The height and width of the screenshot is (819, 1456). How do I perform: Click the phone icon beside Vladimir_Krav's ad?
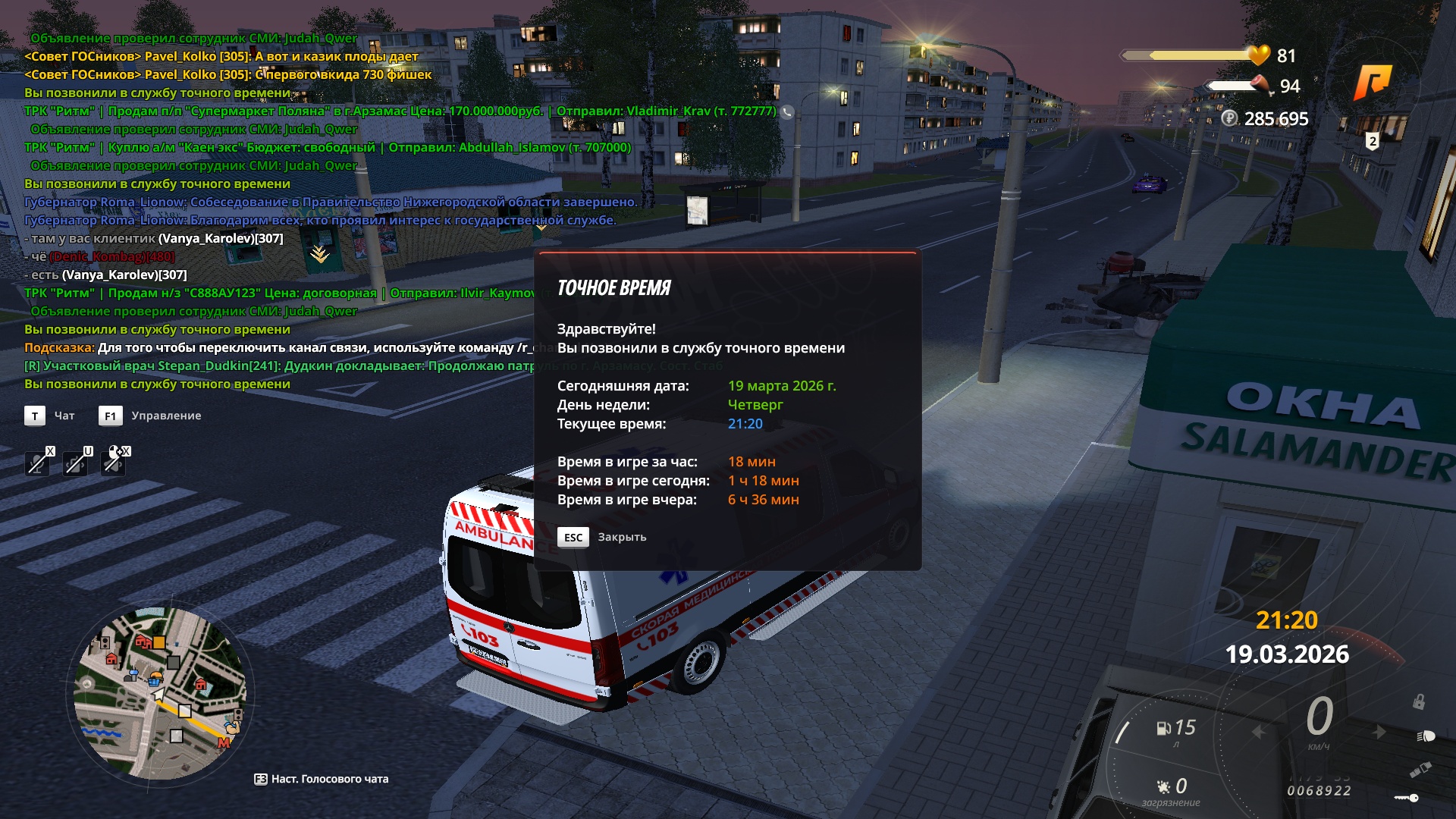click(x=788, y=112)
